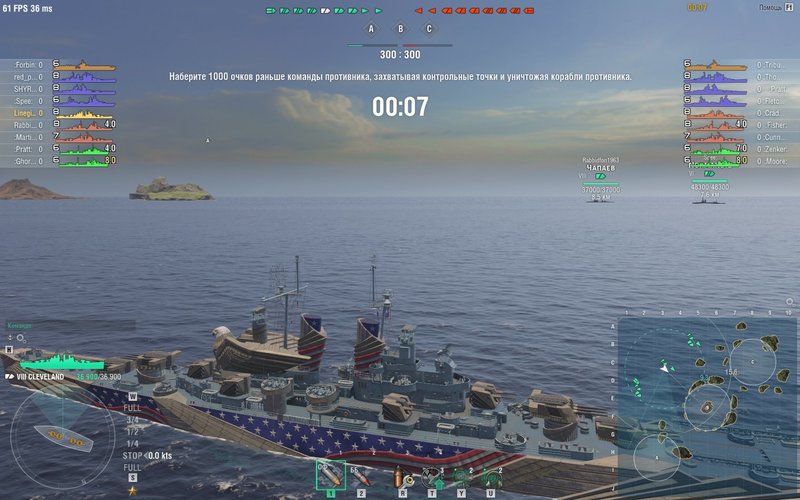Click the ship speed telegraph indicator
Screen dimensions: 800x500
(x=132, y=437)
